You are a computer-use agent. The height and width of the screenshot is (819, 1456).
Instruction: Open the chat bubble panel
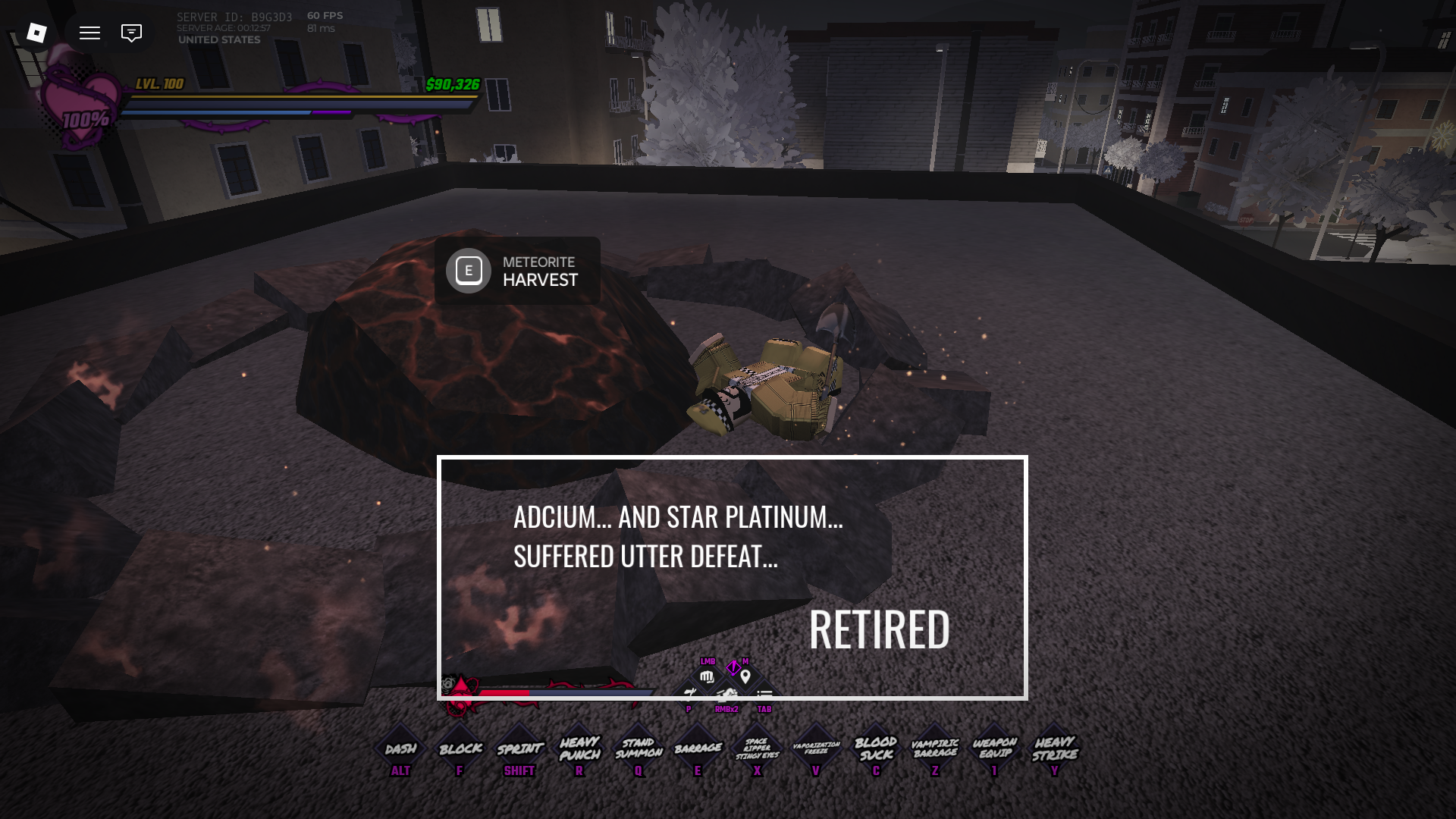(130, 33)
